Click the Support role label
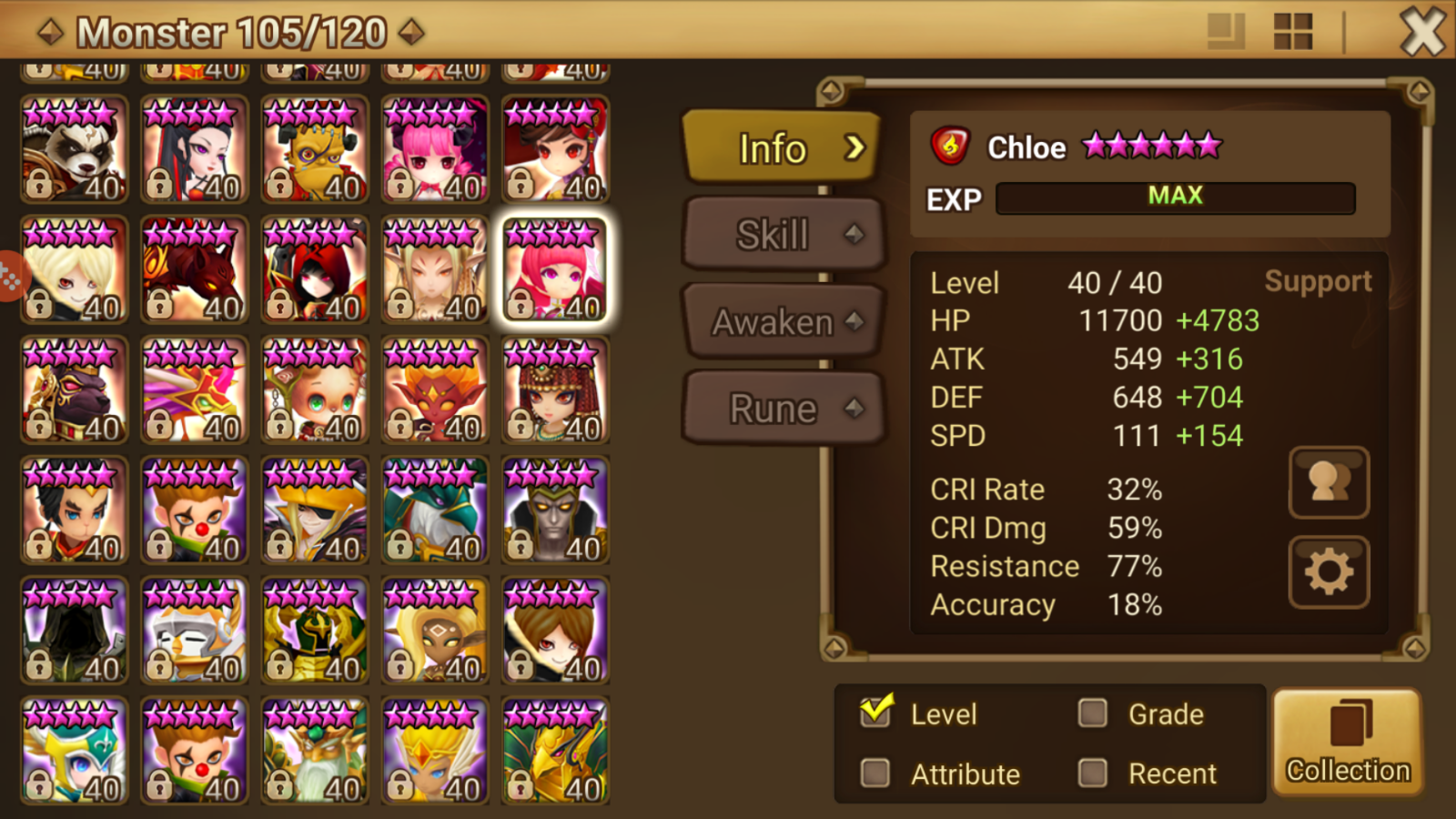The height and width of the screenshot is (819, 1456). click(x=1318, y=282)
